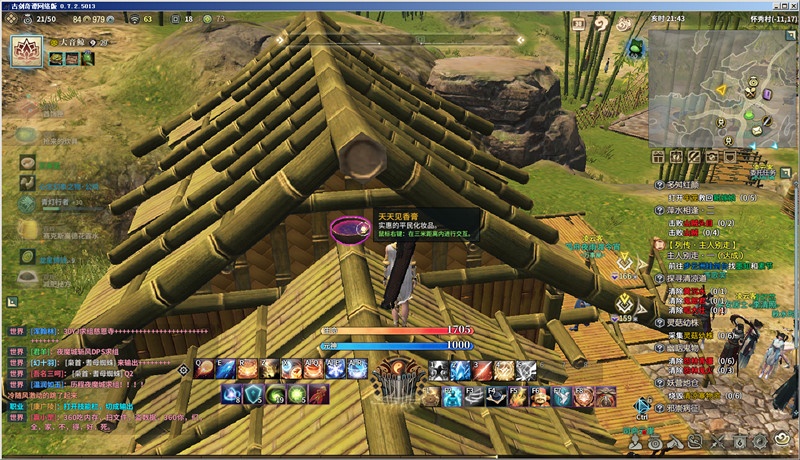Screen dimensions: 800x460
Task: Open the 萍水相逢·二 quest entry
Action: [x=692, y=212]
